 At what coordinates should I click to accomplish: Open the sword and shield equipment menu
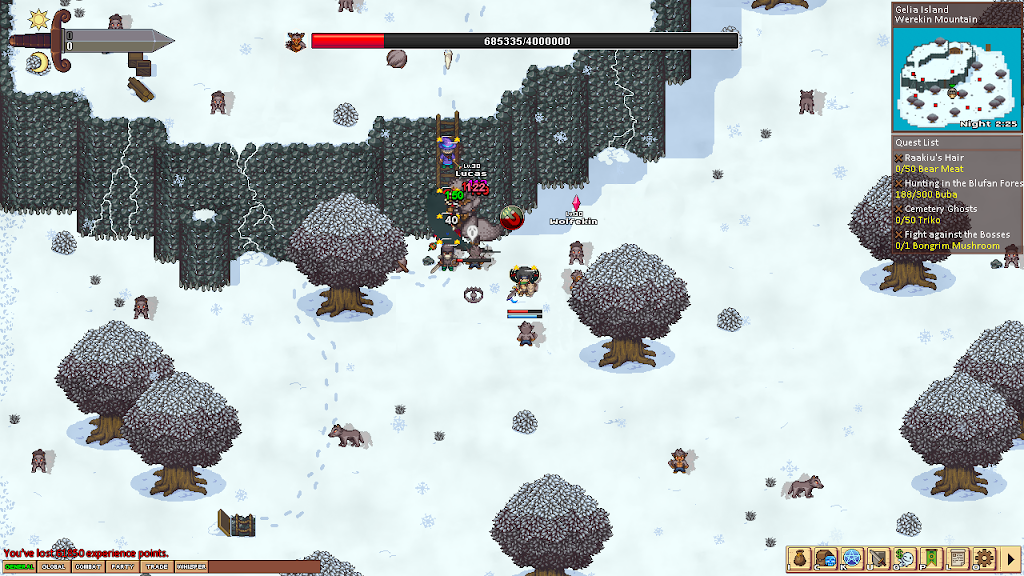click(x=878, y=558)
